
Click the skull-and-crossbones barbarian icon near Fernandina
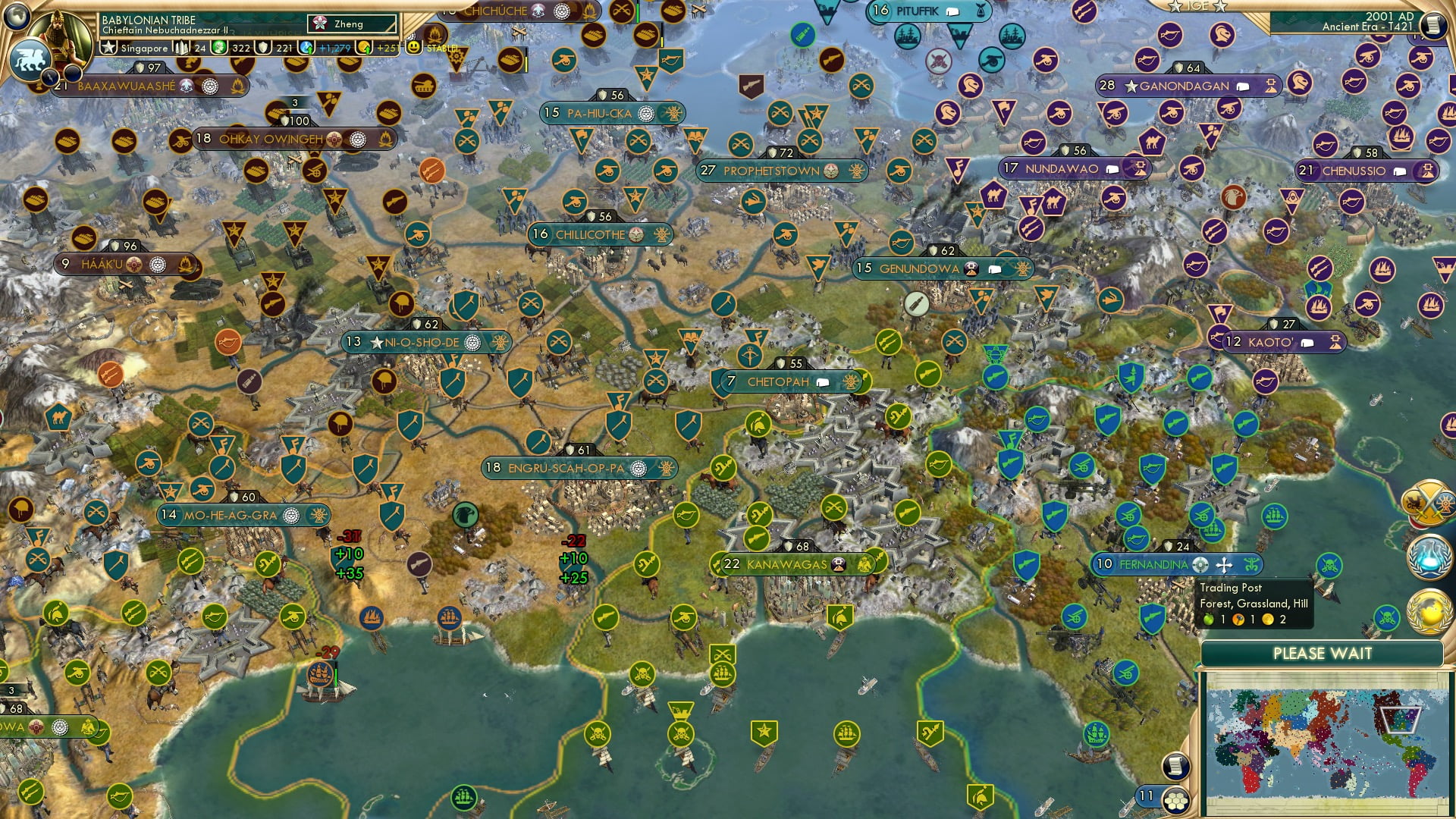coord(1329,565)
